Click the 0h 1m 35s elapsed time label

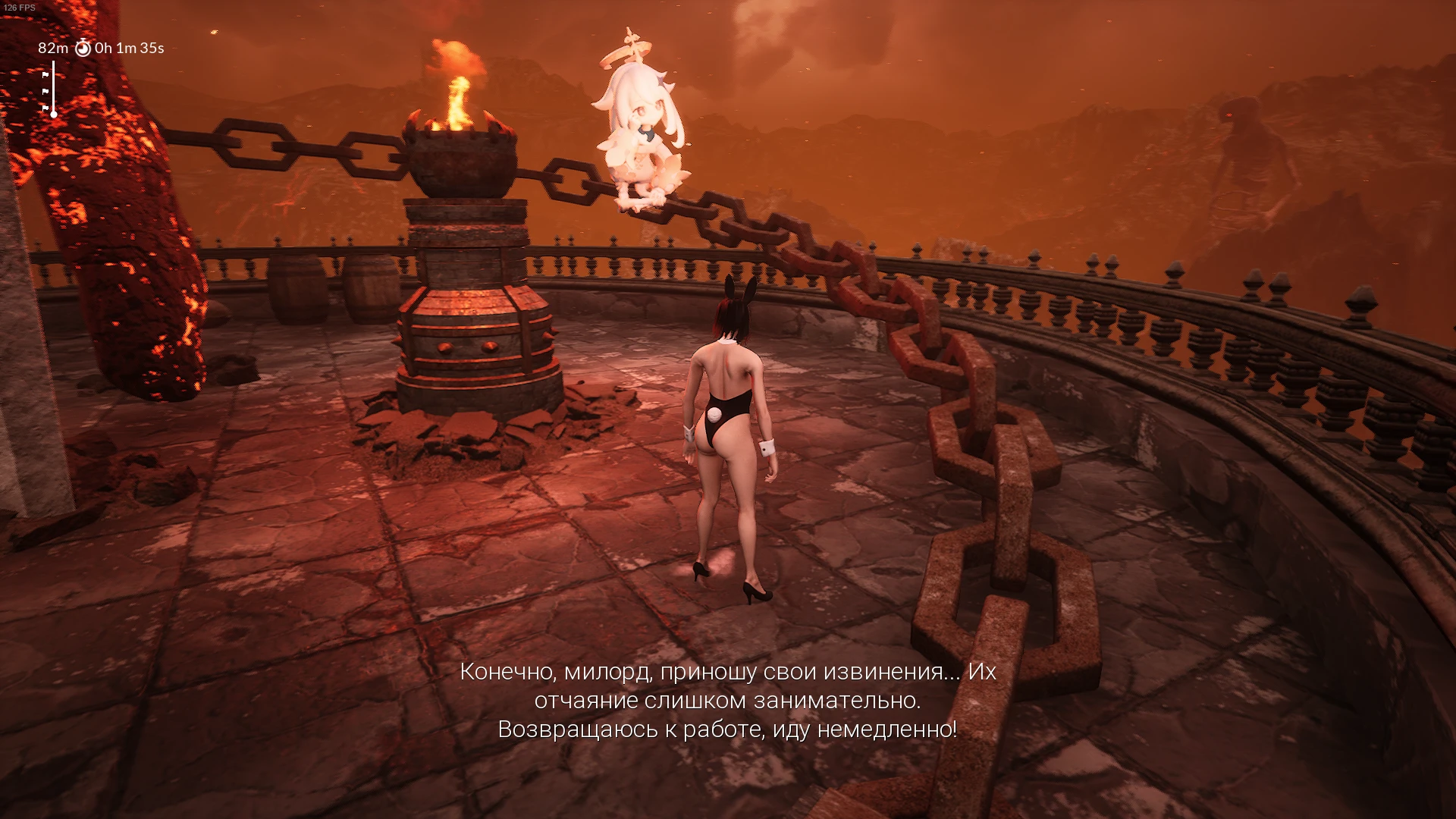129,49
